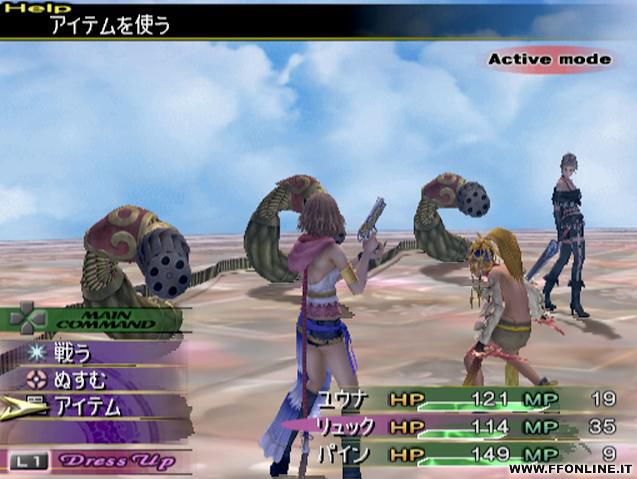This screenshot has width=637, height=479.
Task: Open the アイテム item command
Action: pos(88,406)
